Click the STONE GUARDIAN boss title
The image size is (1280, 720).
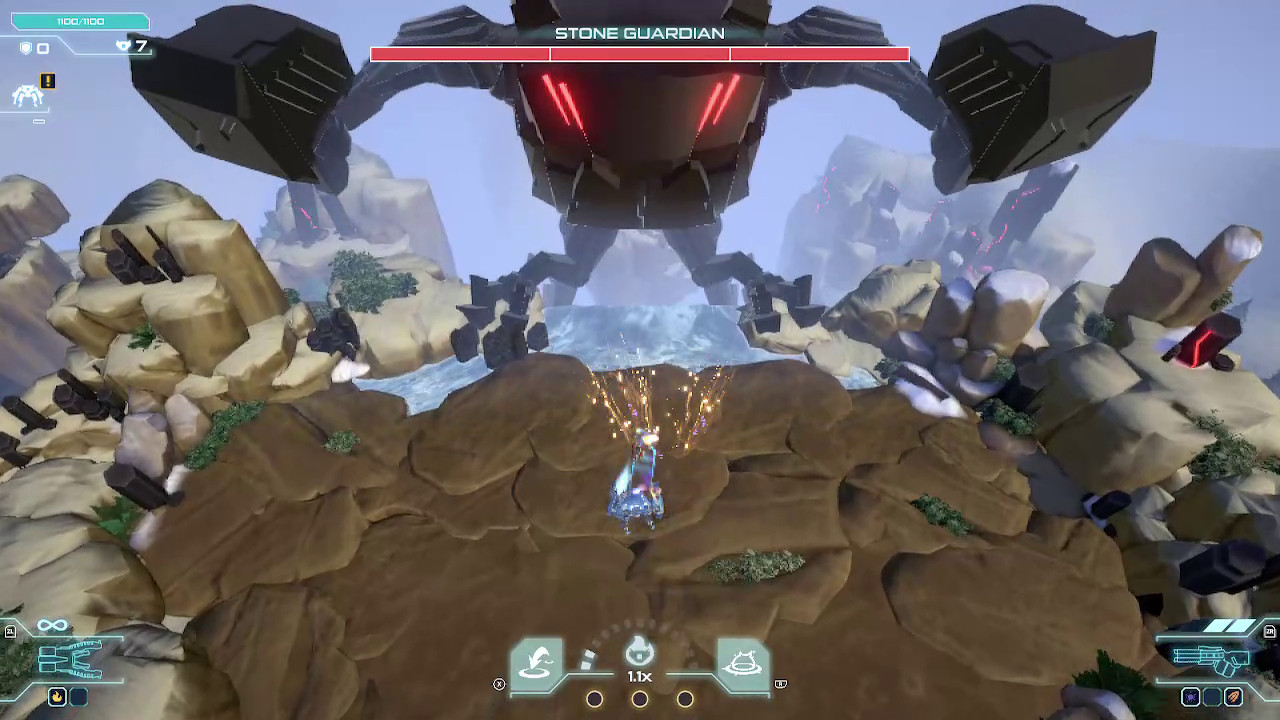pos(638,33)
